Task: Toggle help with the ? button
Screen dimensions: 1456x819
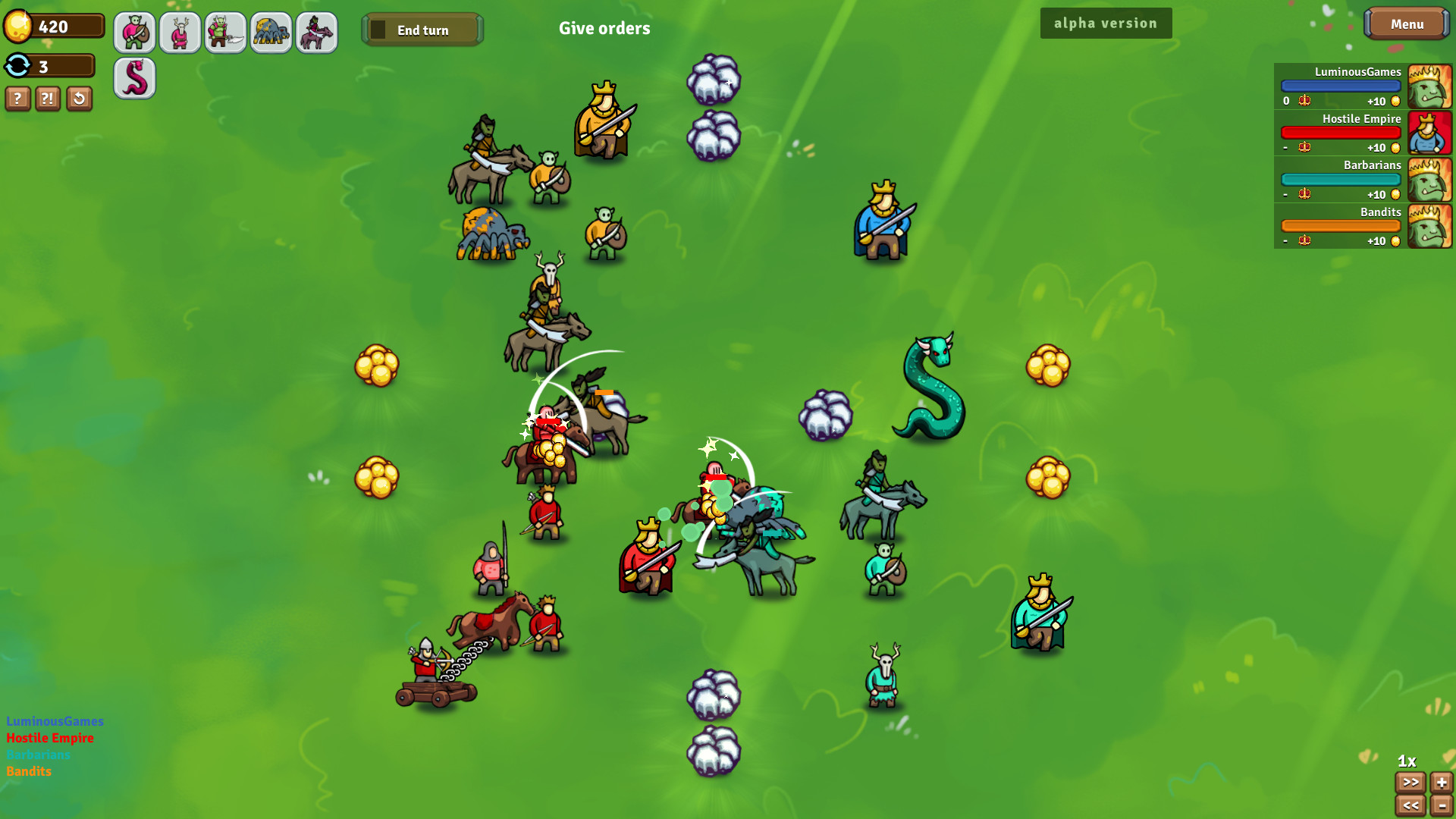Action: pos(17,99)
